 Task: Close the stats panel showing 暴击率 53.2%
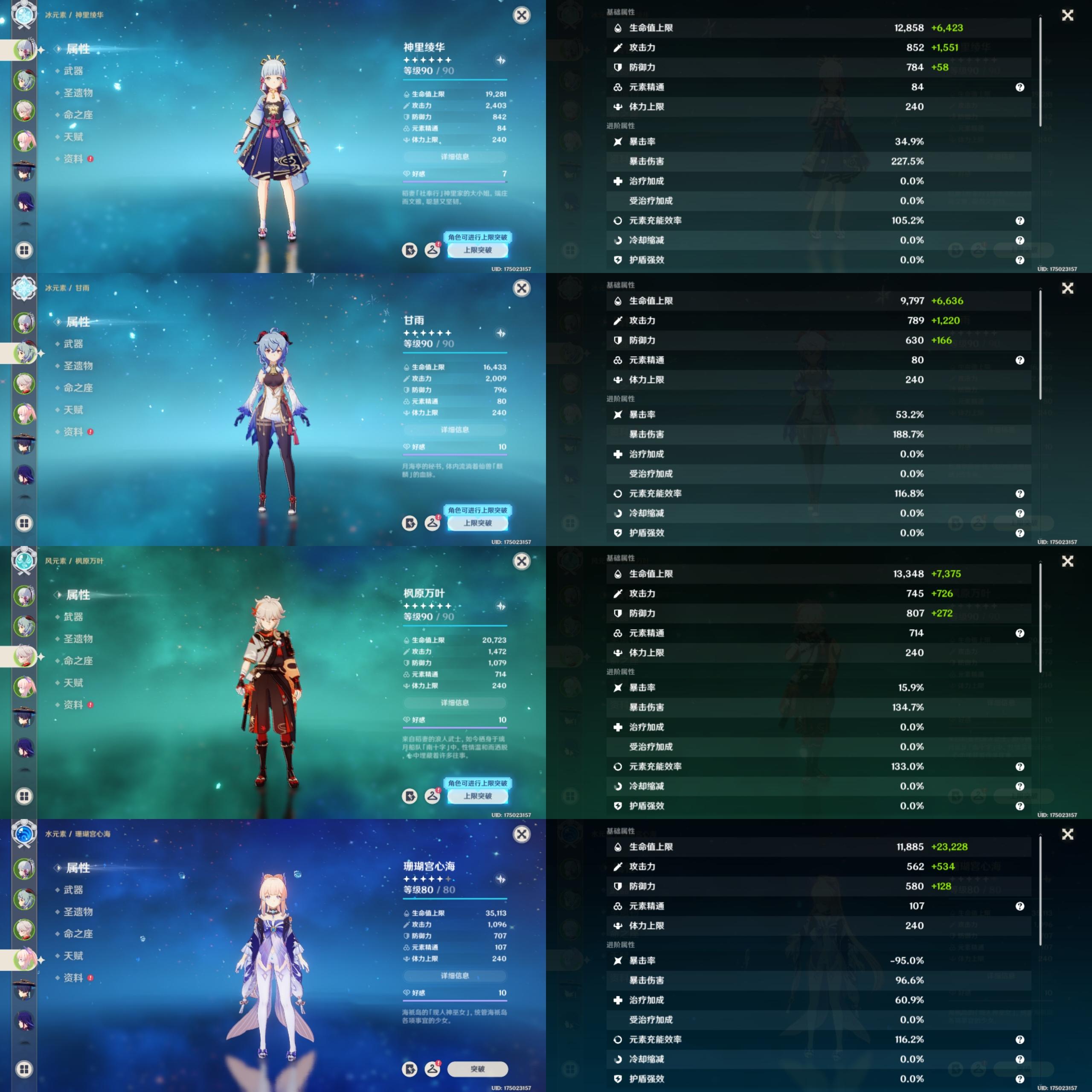coord(1067,288)
